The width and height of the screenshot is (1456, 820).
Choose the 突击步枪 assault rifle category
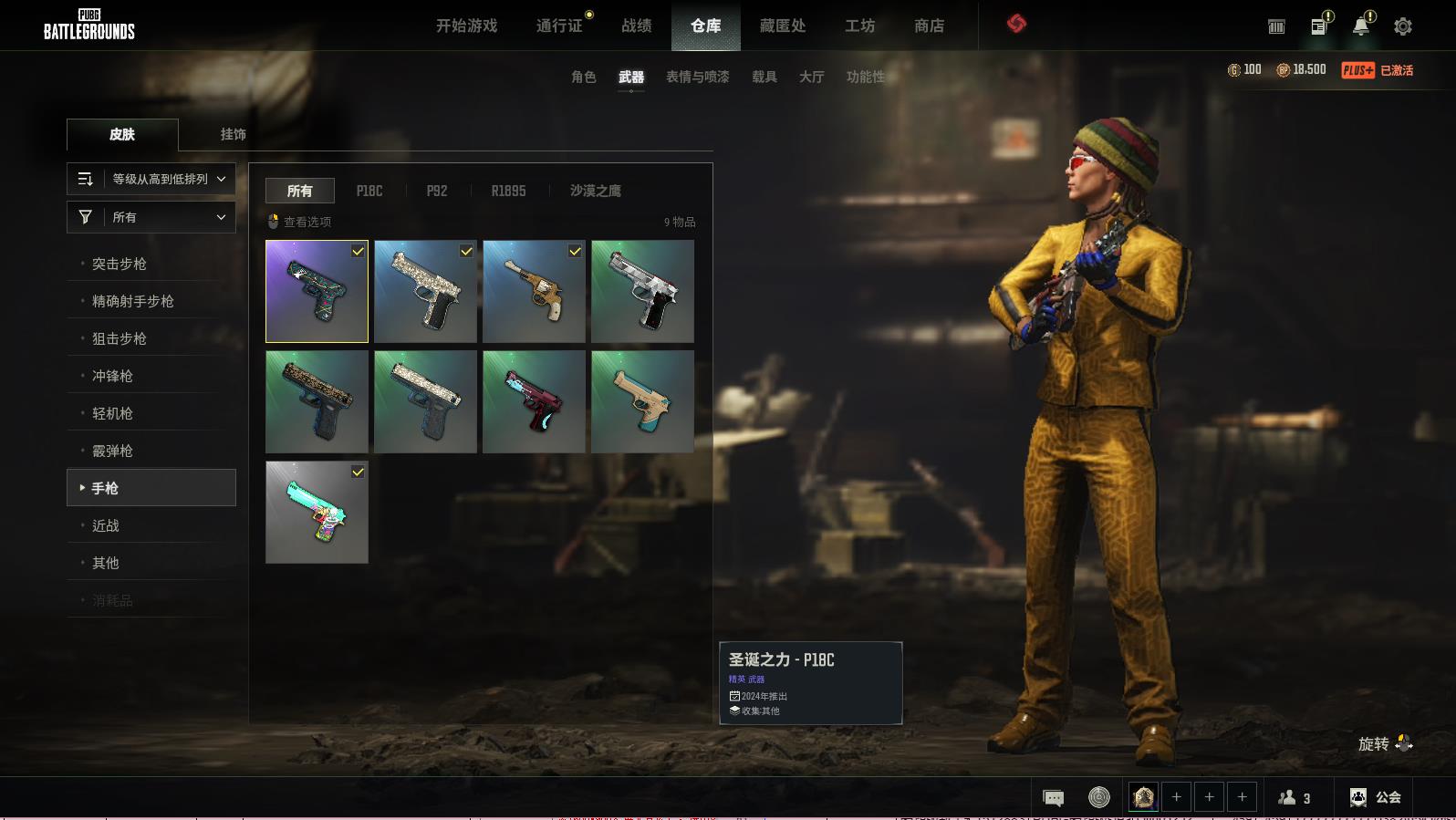coord(120,264)
